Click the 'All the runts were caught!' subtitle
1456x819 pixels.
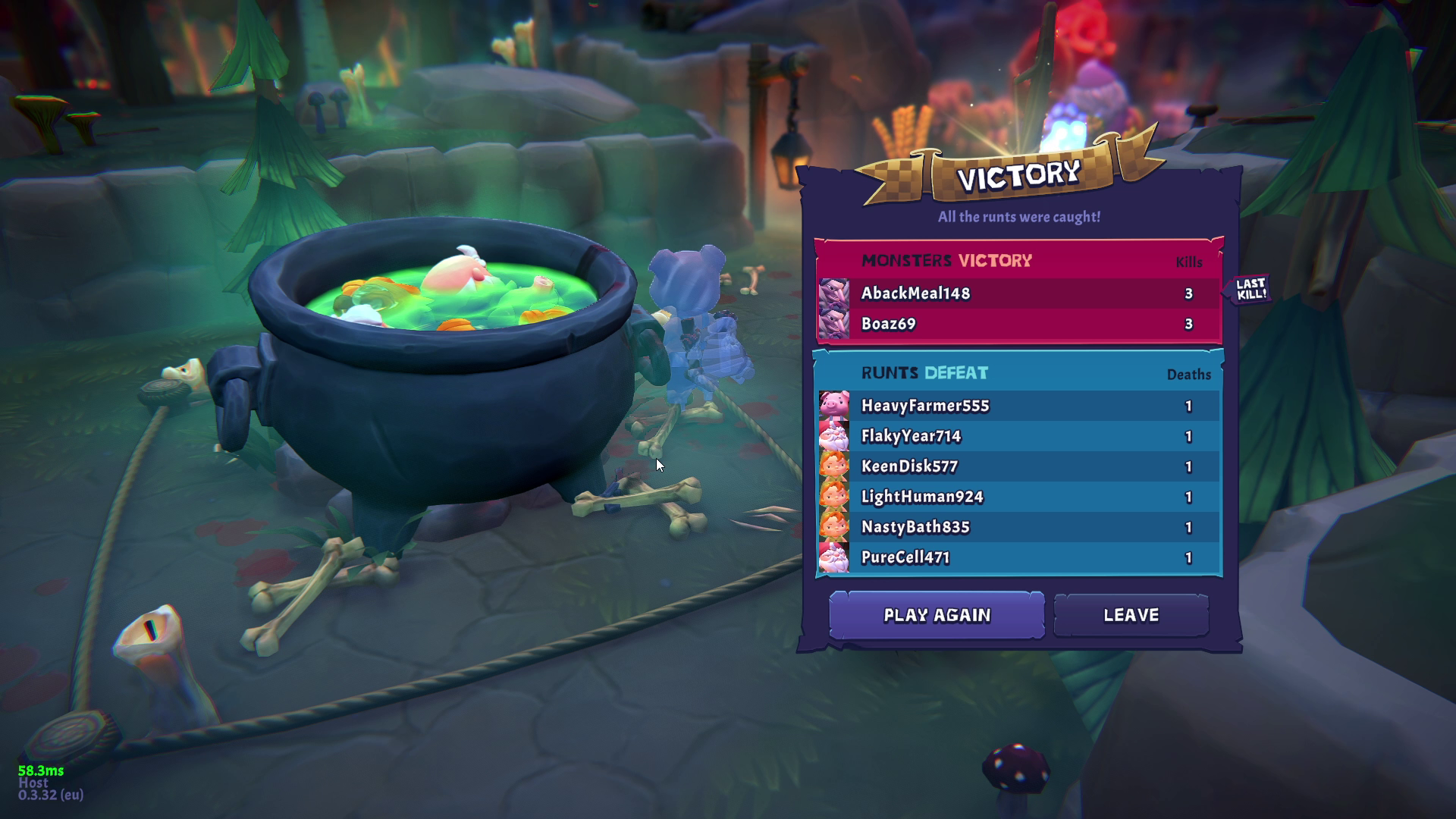[1019, 216]
